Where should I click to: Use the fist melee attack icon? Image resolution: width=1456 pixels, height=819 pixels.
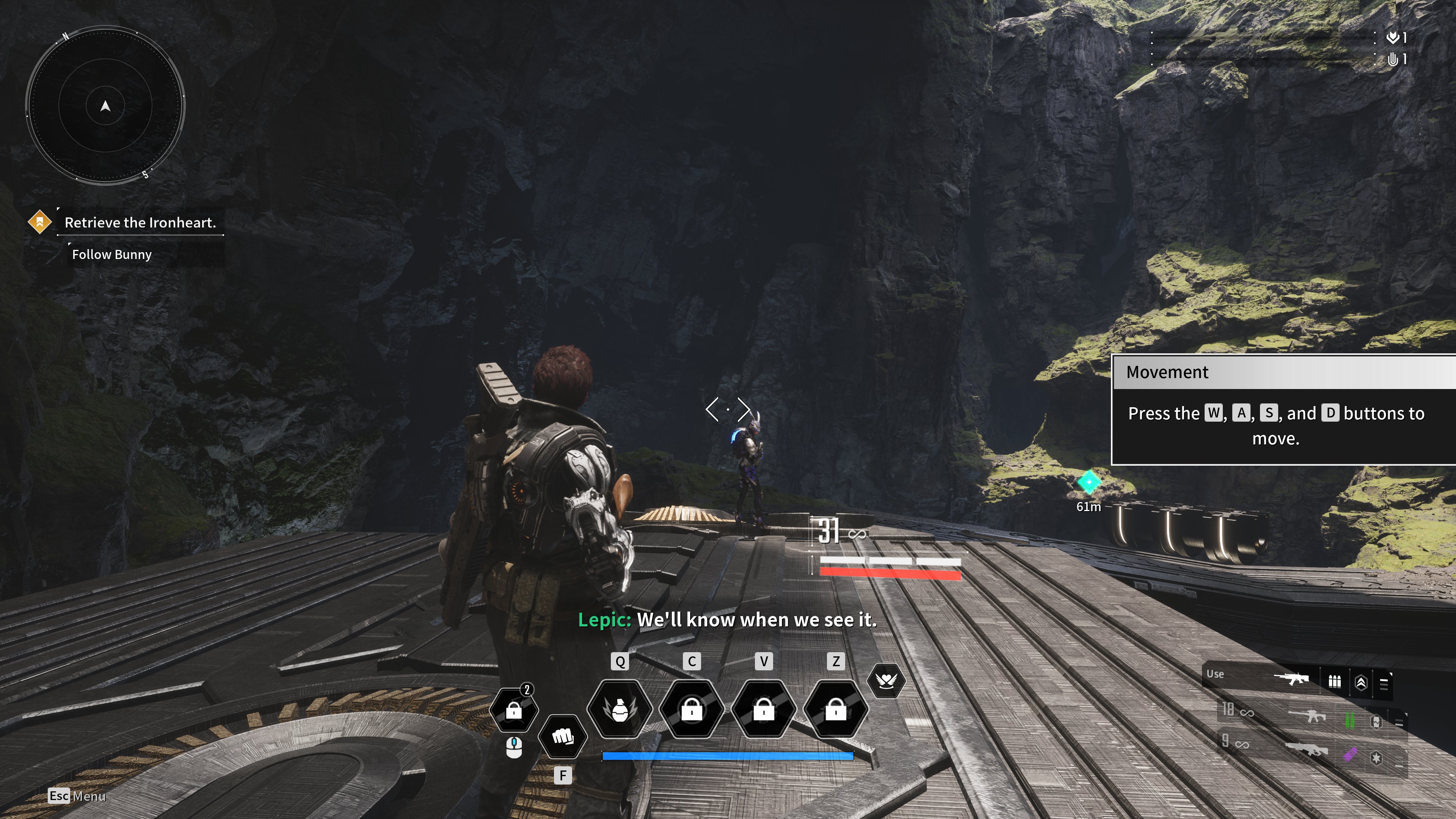coord(562,736)
